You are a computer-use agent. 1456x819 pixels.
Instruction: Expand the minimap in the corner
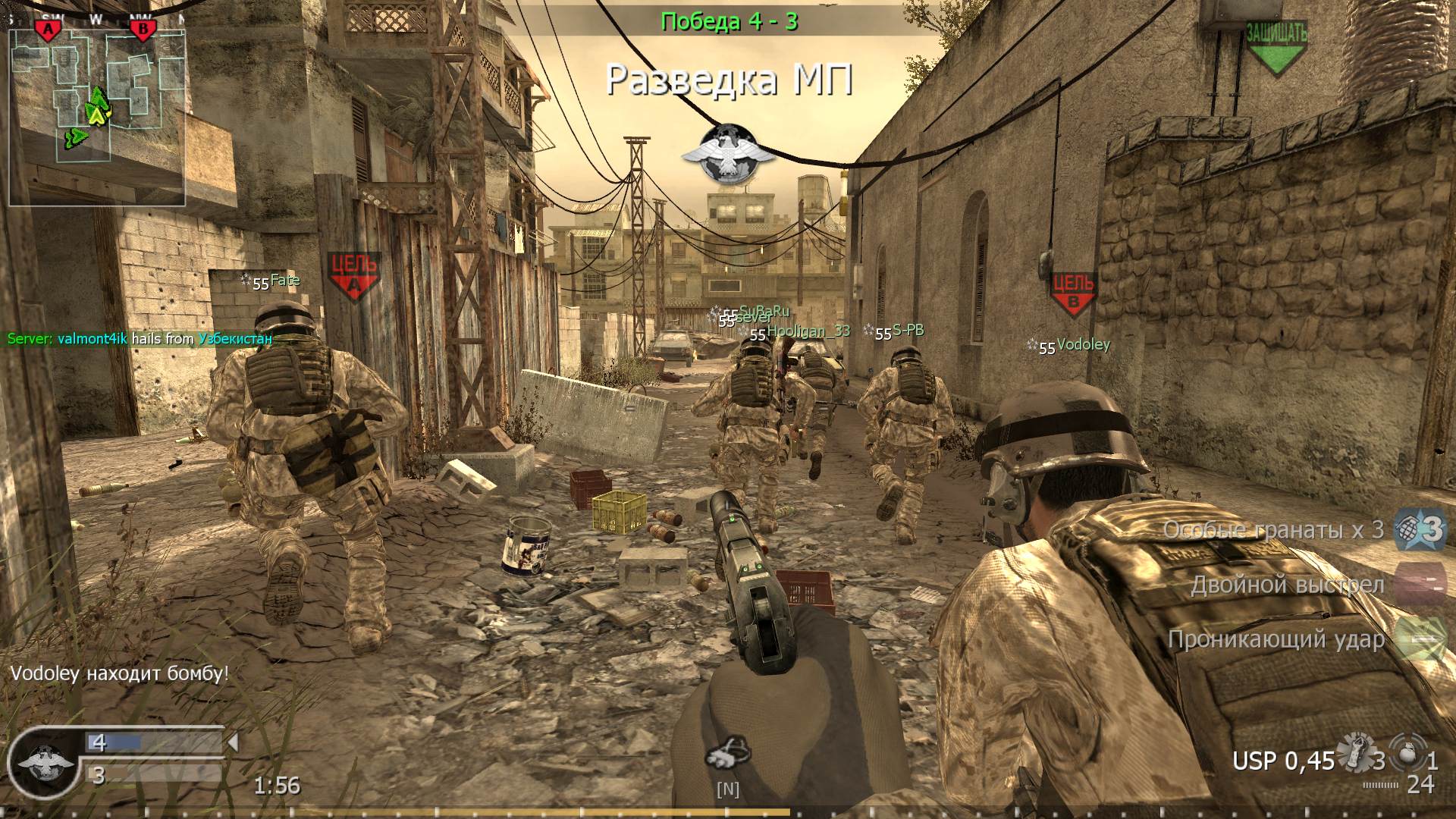click(99, 112)
